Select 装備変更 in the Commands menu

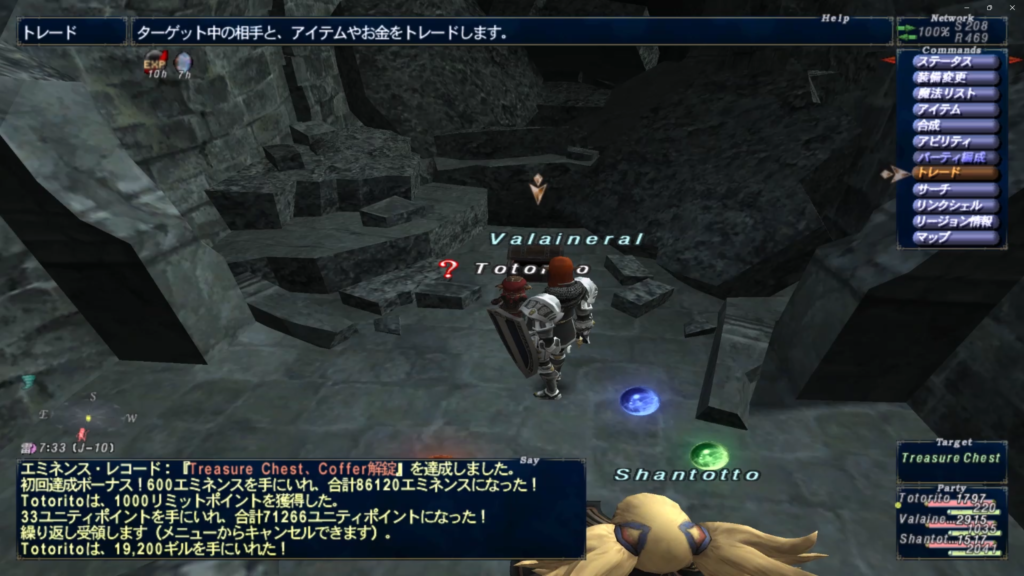[x=955, y=77]
